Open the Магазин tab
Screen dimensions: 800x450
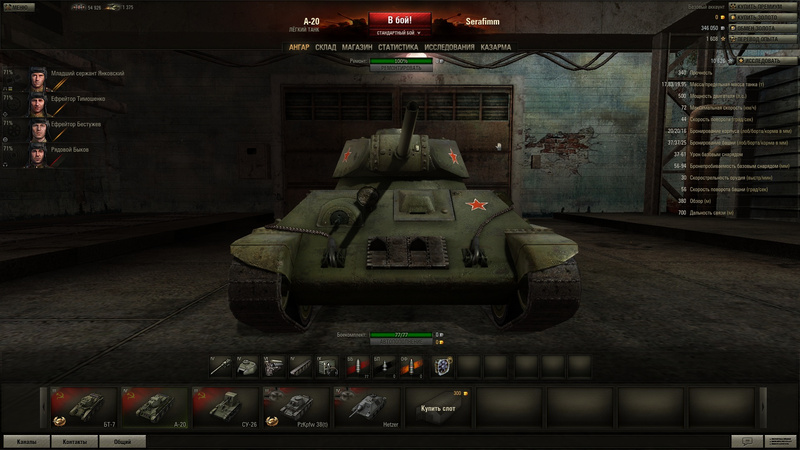(x=357, y=47)
